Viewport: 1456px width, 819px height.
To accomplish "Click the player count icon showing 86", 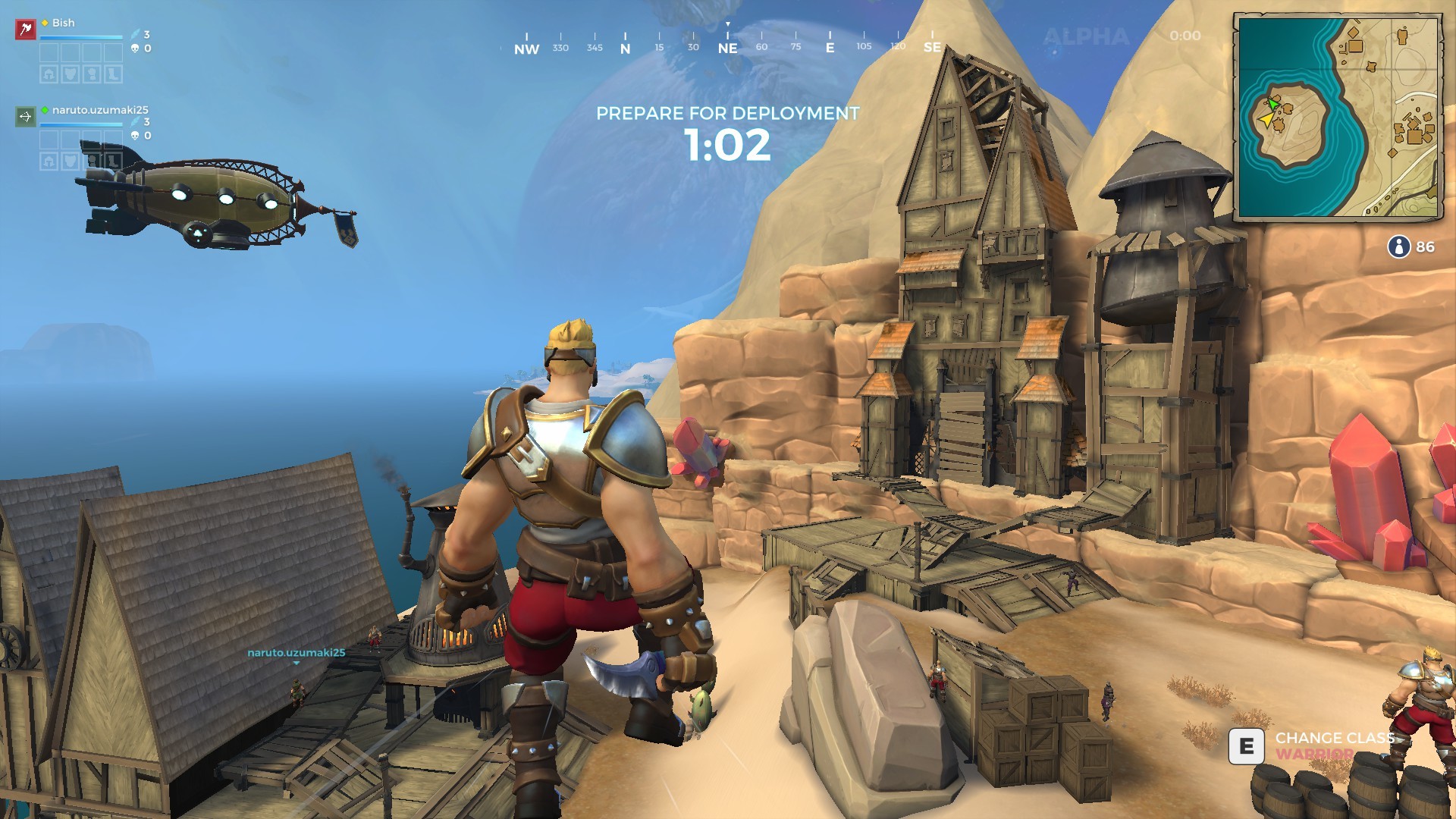I will pos(1400,246).
